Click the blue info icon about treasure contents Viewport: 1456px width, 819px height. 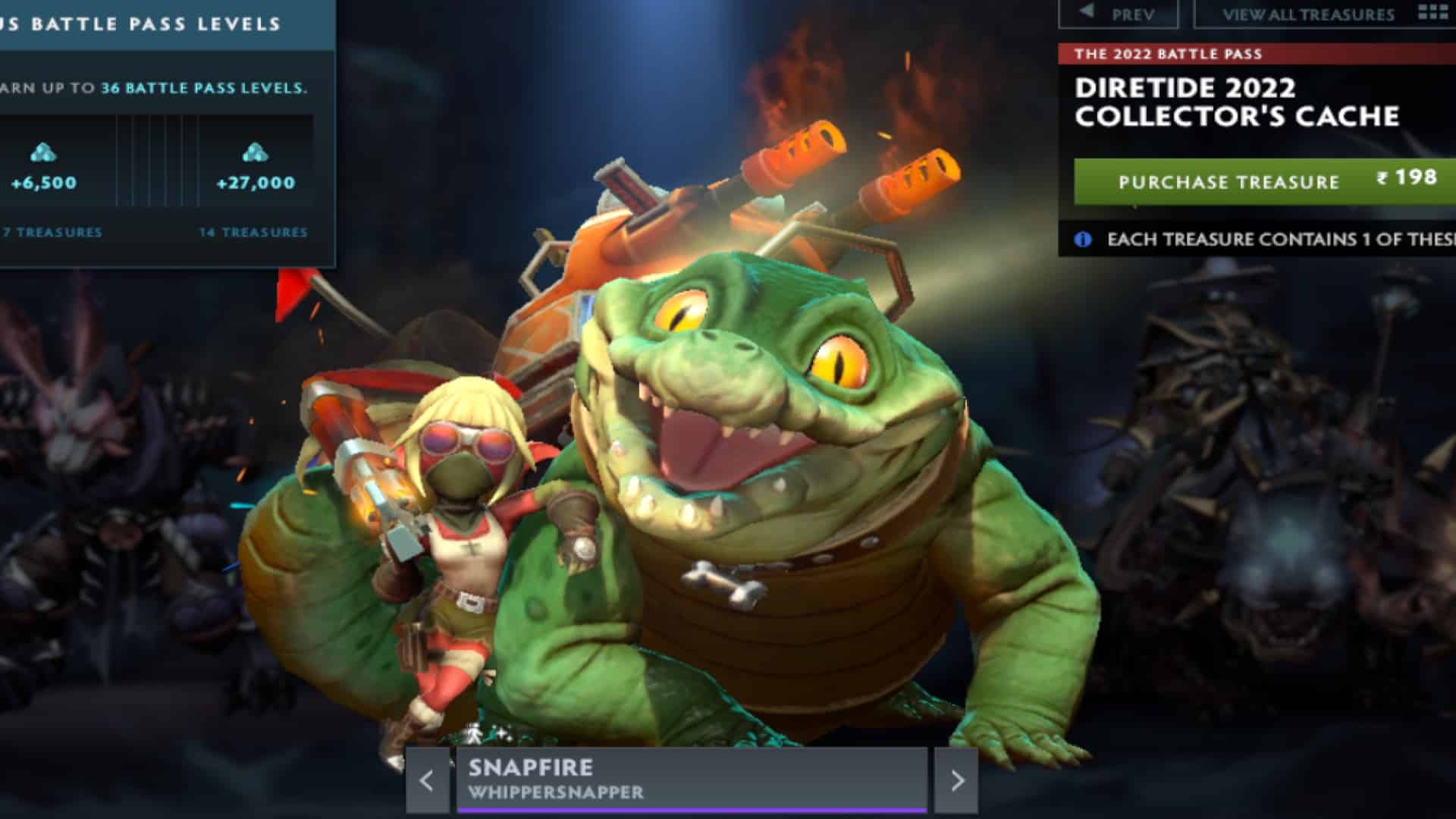1083,239
